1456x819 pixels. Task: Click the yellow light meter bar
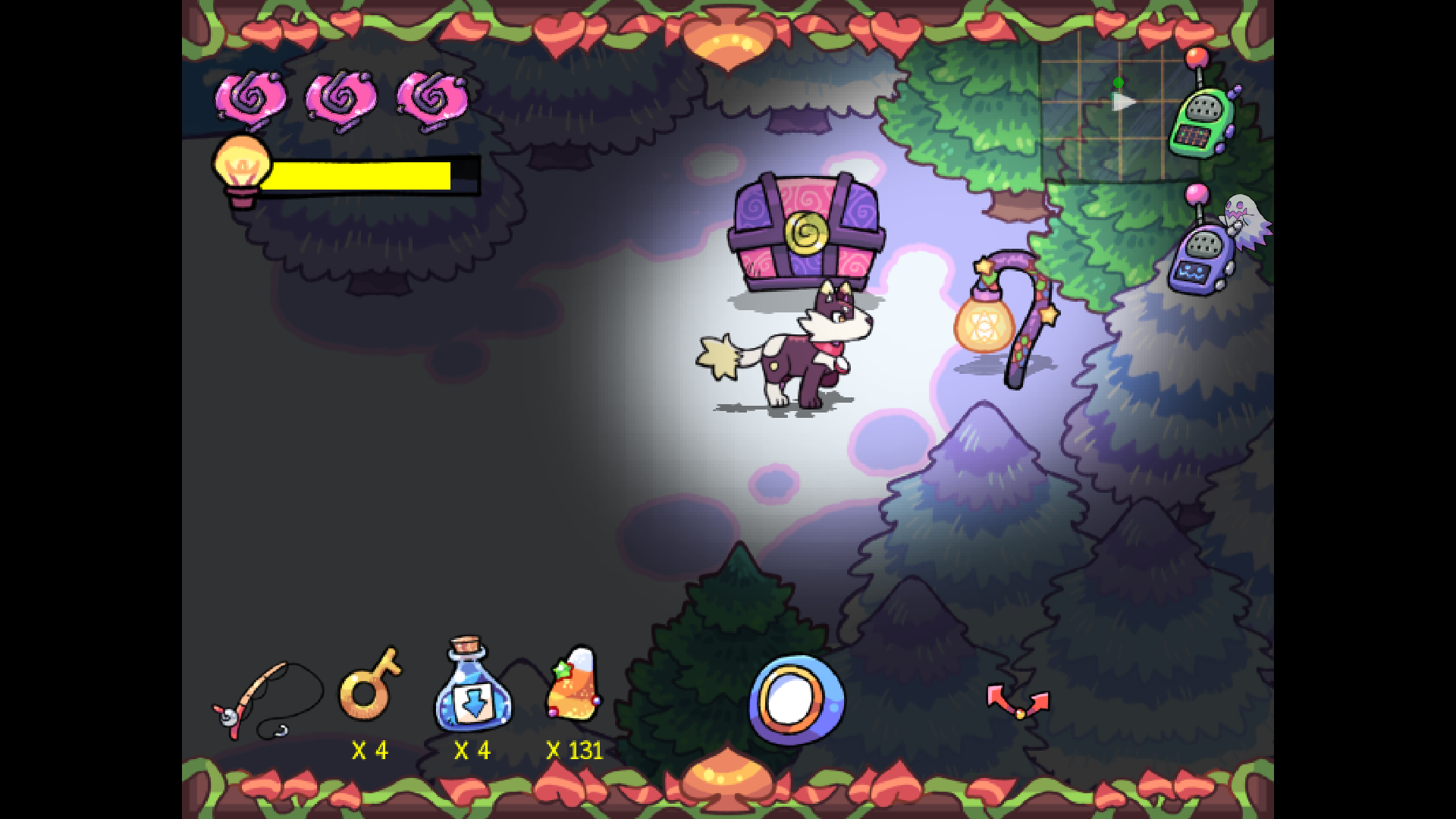click(364, 174)
